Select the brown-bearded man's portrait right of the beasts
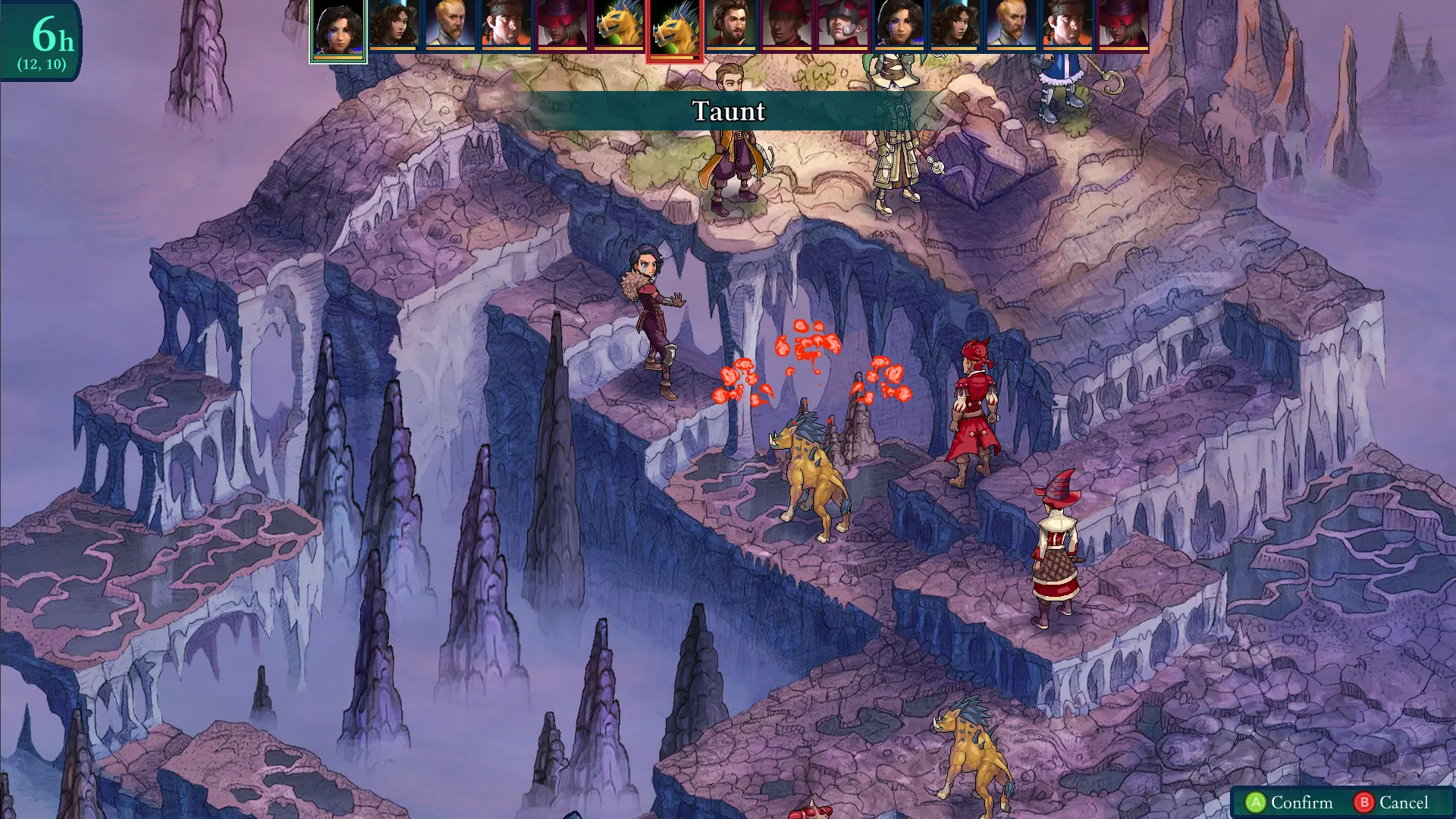 point(731,27)
